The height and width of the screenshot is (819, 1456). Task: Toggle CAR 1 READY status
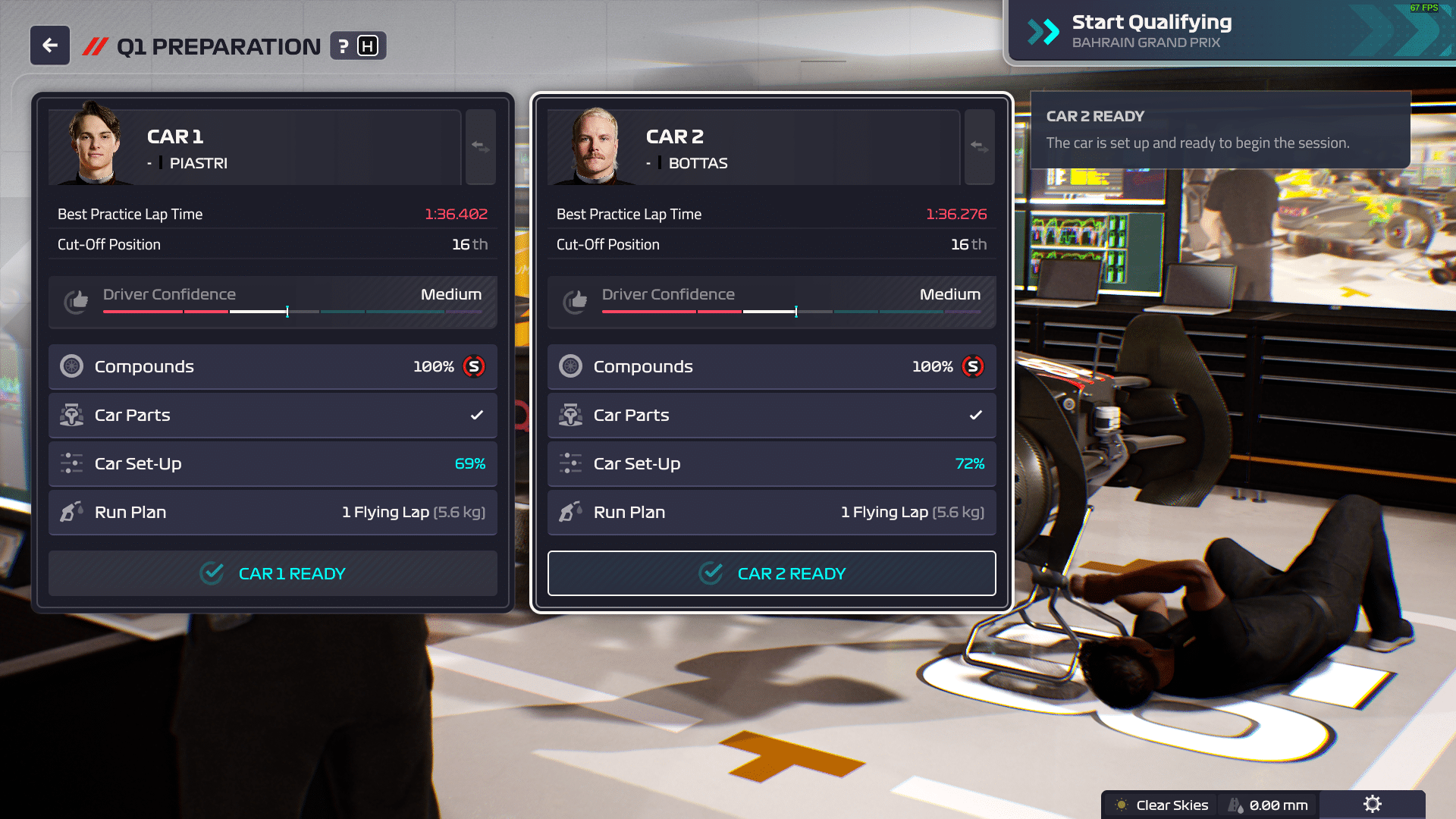272,573
